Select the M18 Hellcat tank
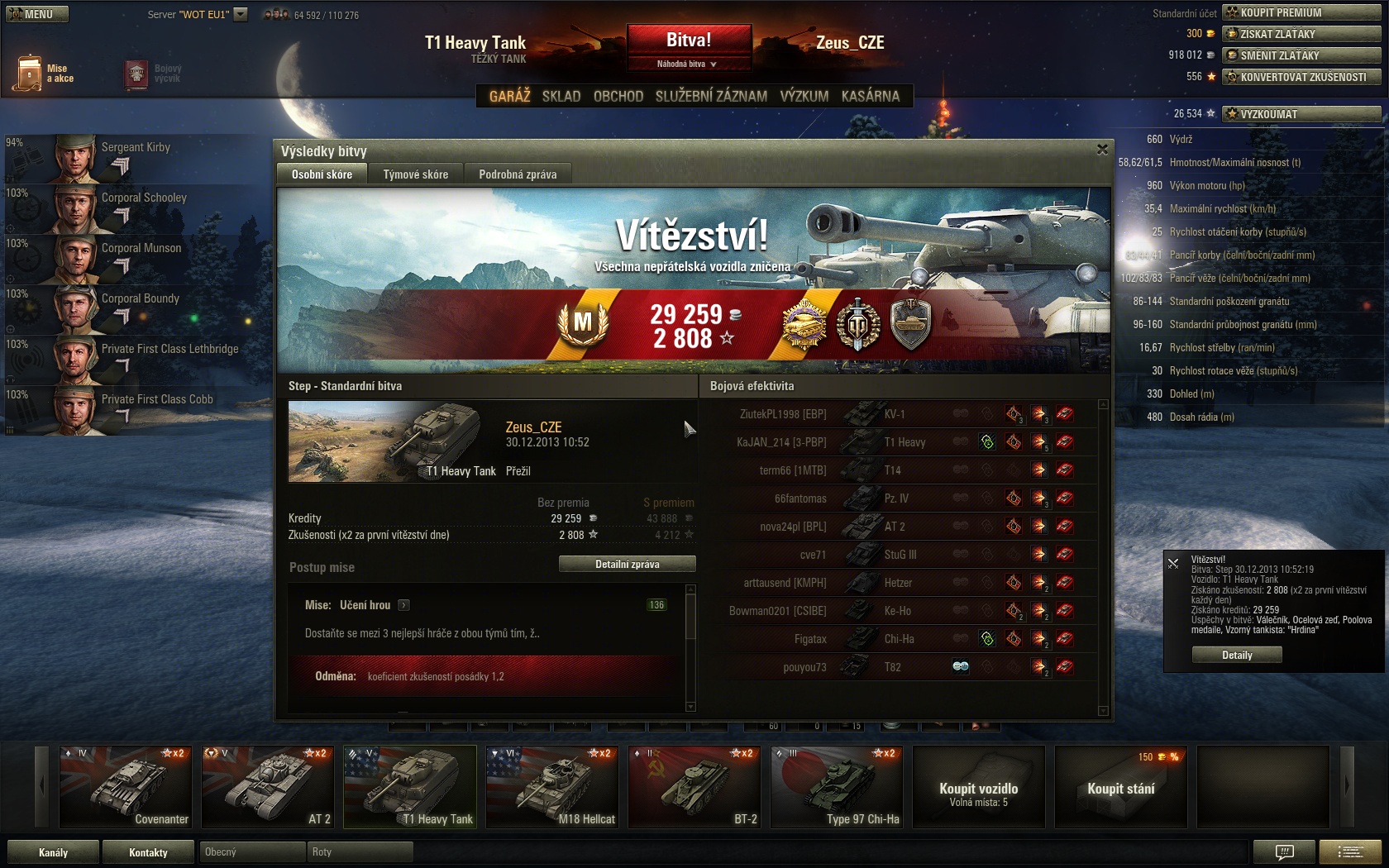Screen dimensions: 1389x868 coord(552,787)
